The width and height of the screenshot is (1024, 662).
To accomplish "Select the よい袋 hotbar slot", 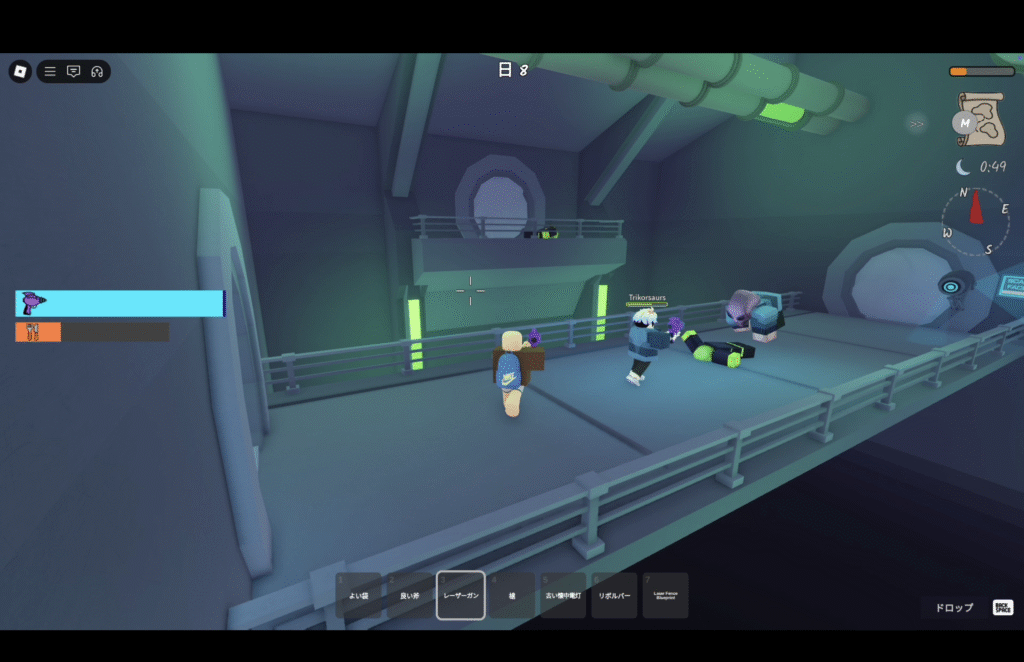I will pos(358,595).
